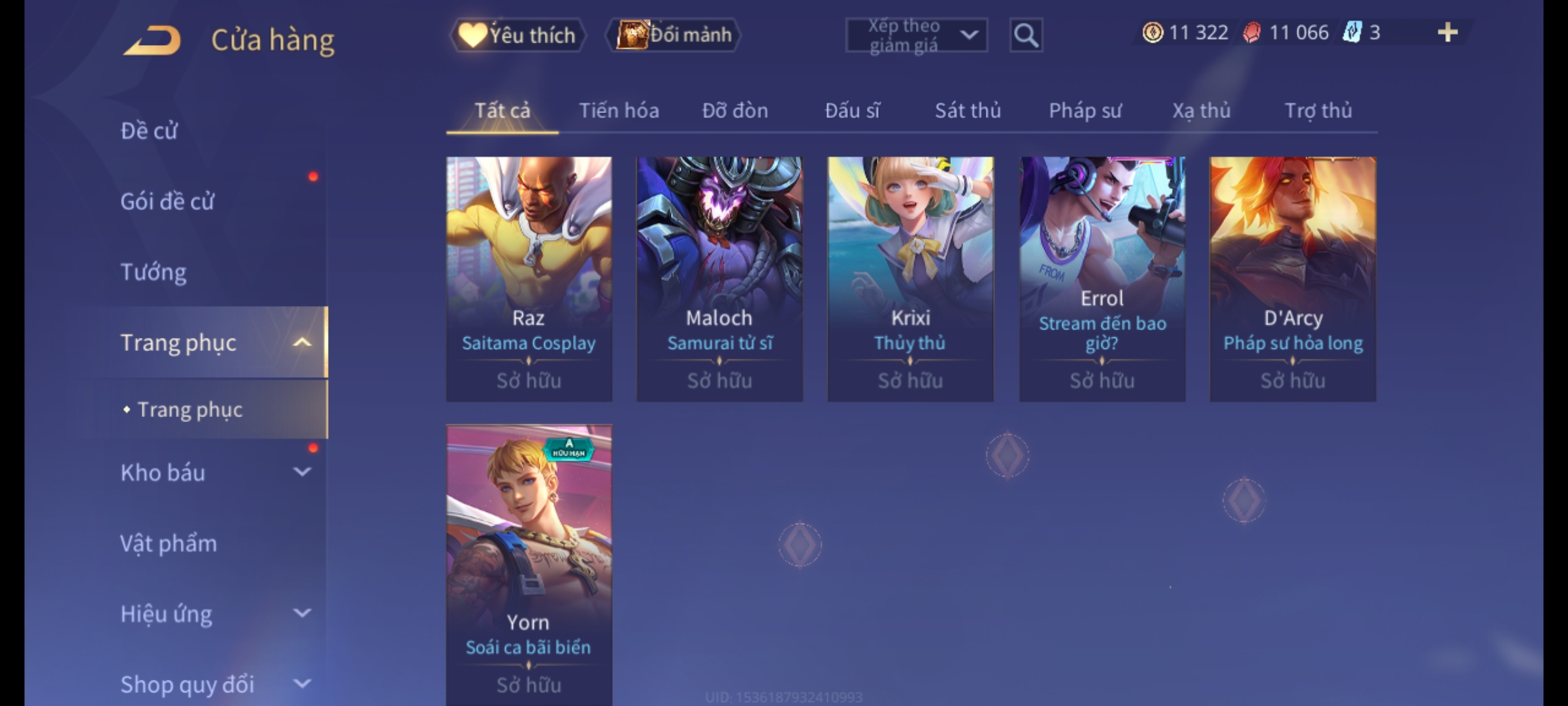Open the Tướng heroes menu entry
1568x706 pixels.
[154, 272]
